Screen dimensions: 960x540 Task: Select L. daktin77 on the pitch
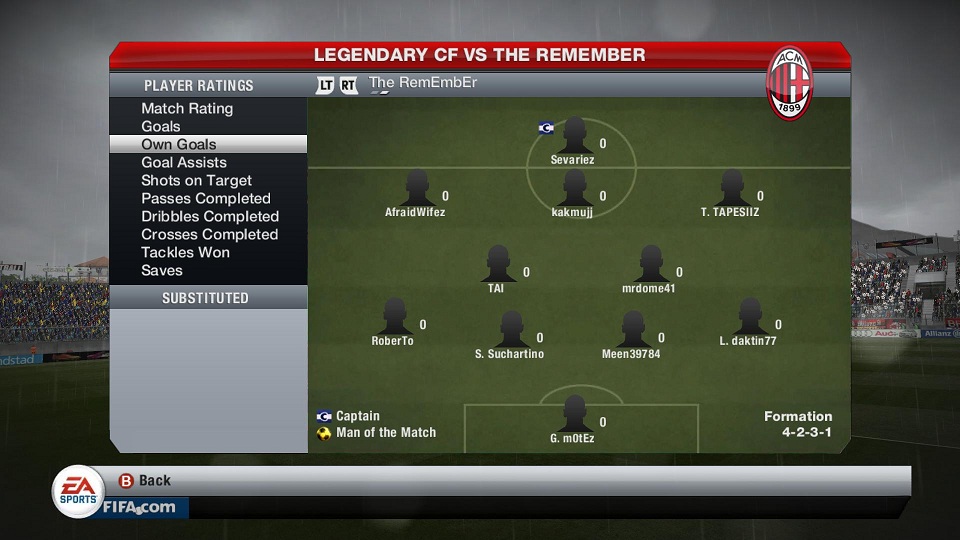[x=749, y=317]
